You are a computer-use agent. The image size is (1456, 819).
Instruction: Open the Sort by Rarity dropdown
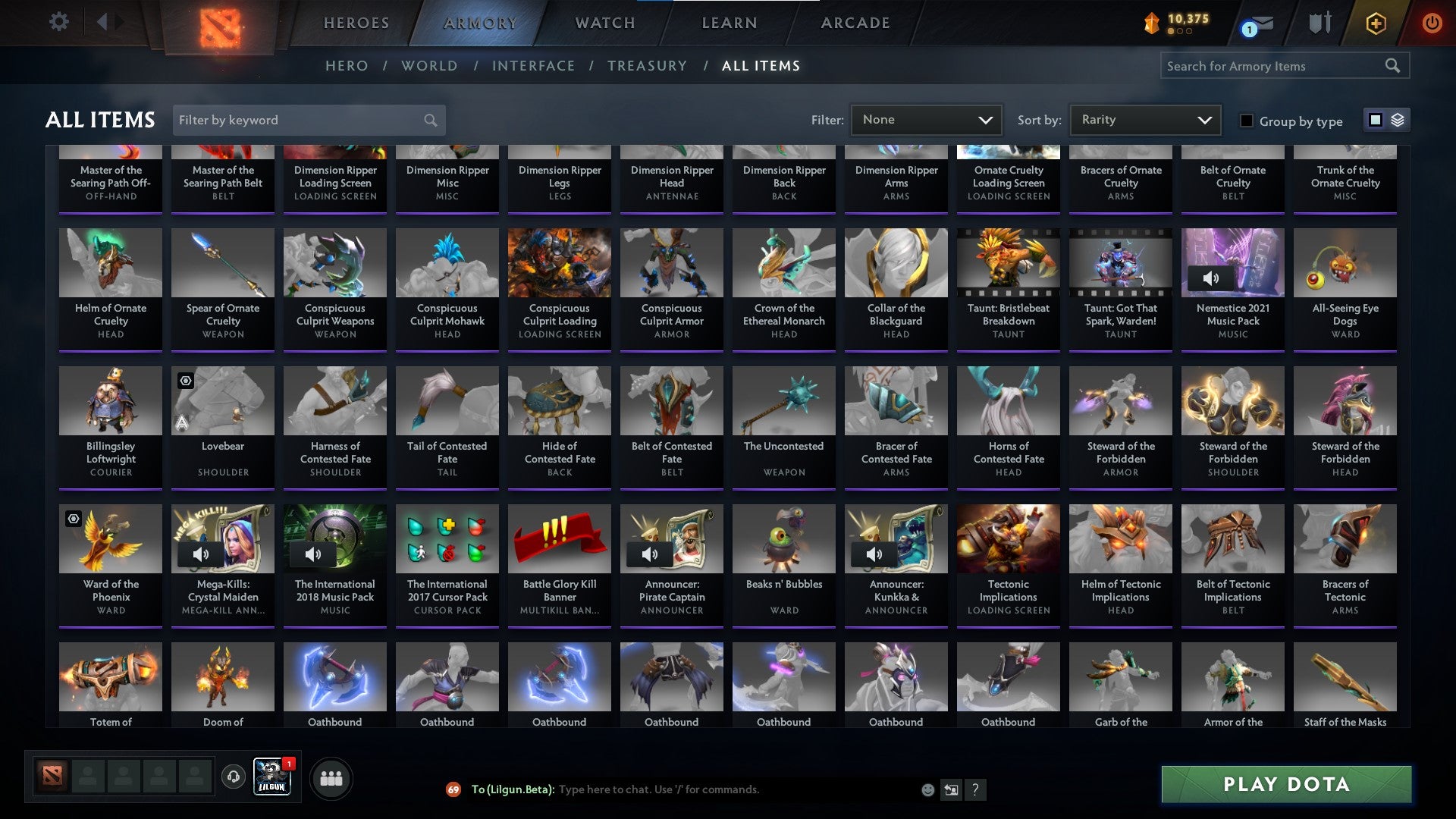pyautogui.click(x=1144, y=120)
